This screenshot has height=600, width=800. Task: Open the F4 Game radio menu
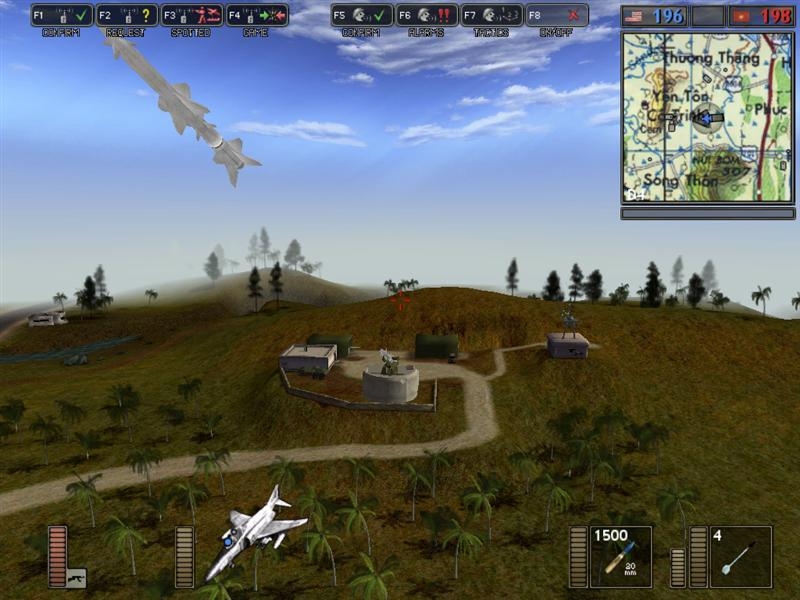coord(257,16)
